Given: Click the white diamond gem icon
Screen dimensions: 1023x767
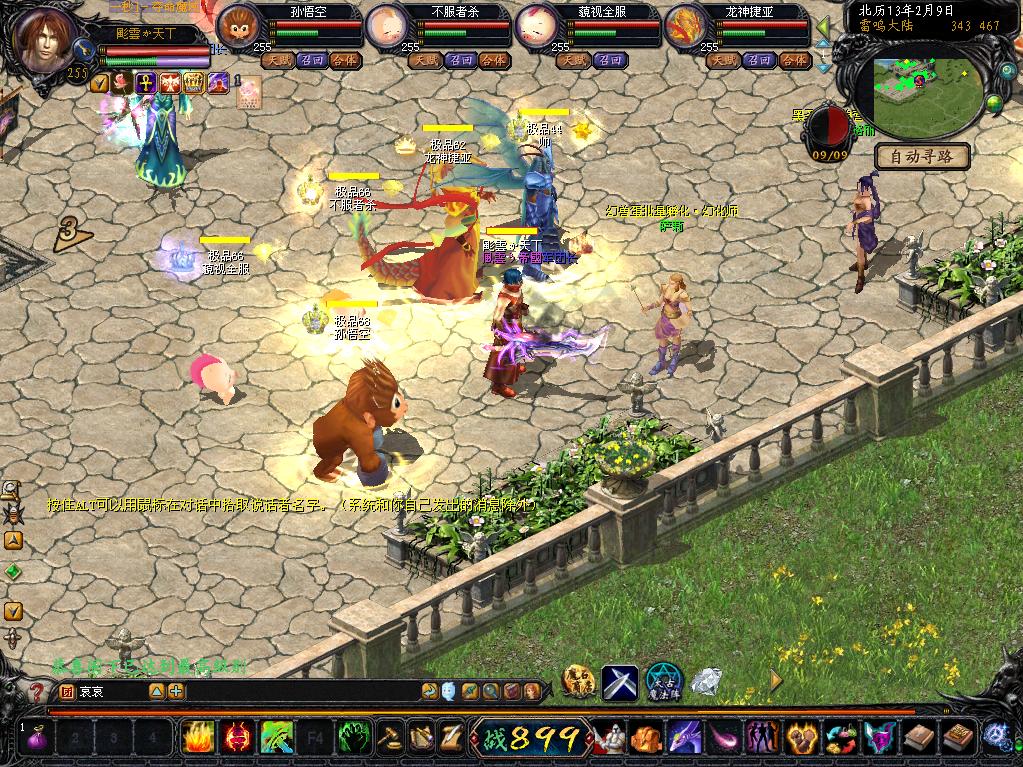Looking at the screenshot, I should click(x=706, y=682).
